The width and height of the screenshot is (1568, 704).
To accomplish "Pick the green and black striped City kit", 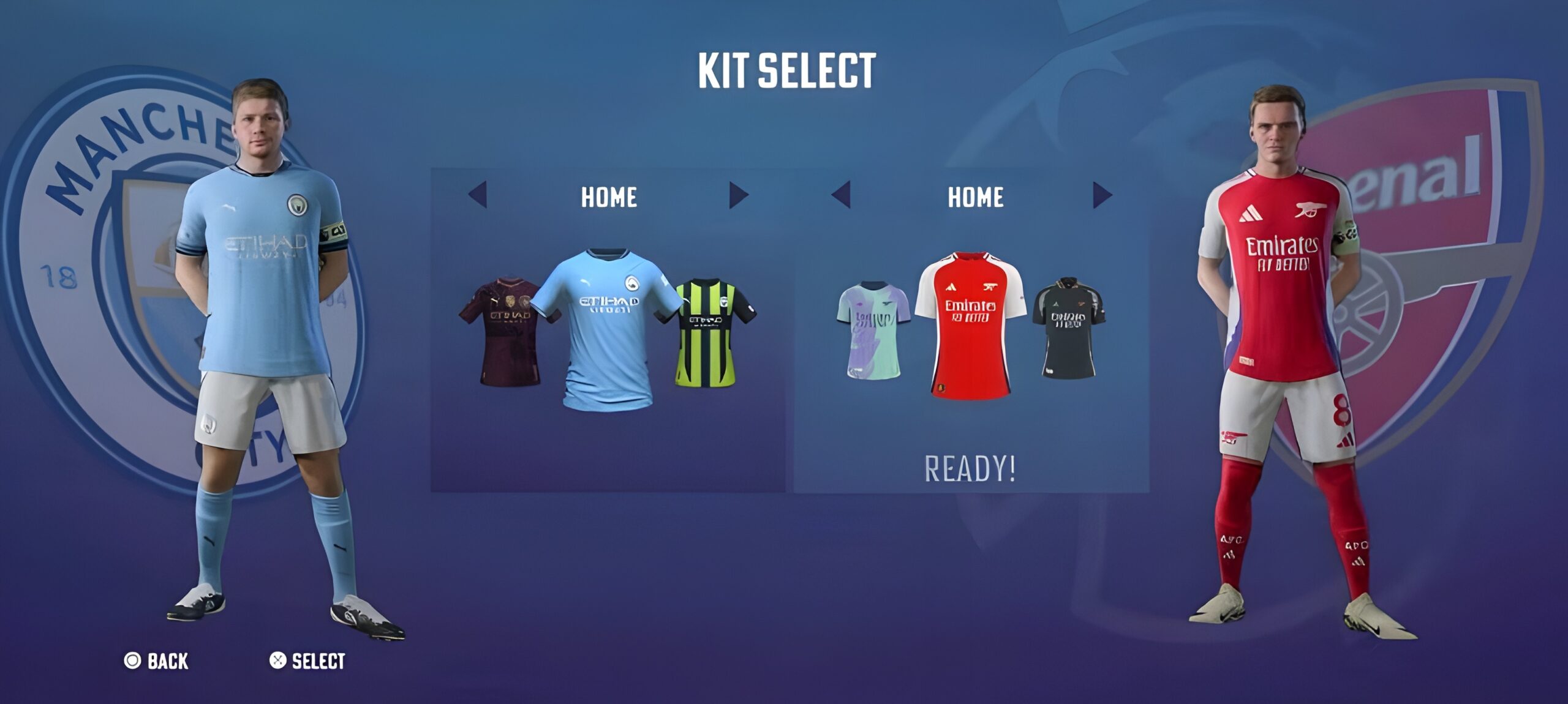I will pyautogui.click(x=714, y=332).
